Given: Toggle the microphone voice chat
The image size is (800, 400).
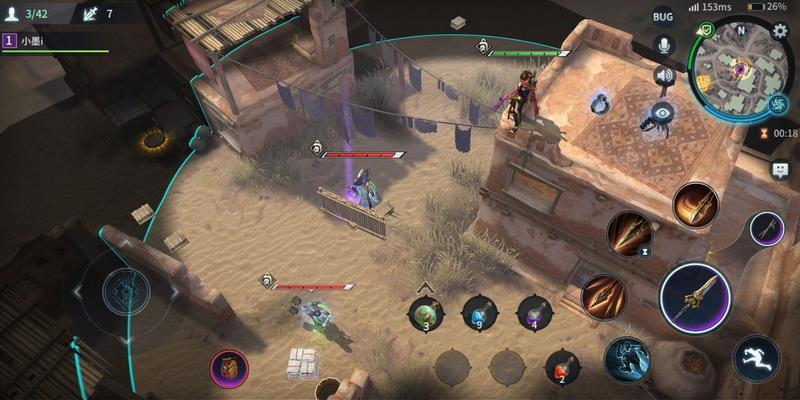Looking at the screenshot, I should [662, 45].
